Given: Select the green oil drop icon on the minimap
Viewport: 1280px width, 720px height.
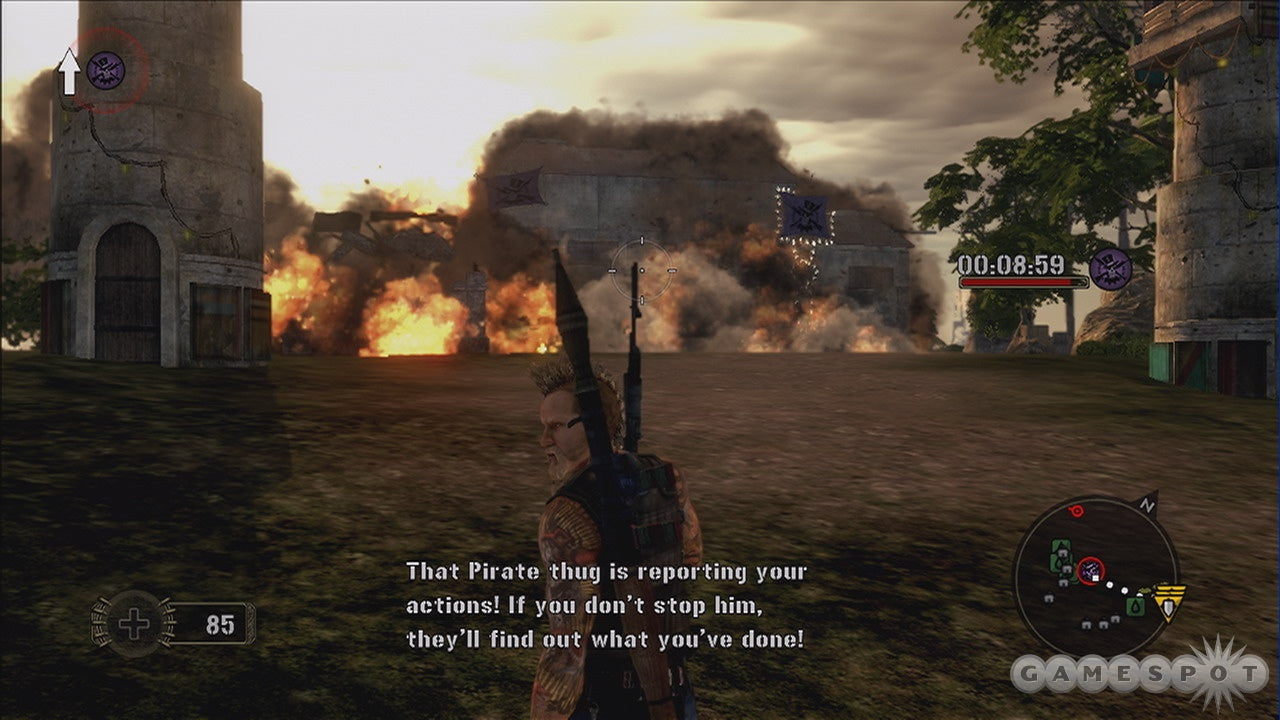Looking at the screenshot, I should (1135, 605).
